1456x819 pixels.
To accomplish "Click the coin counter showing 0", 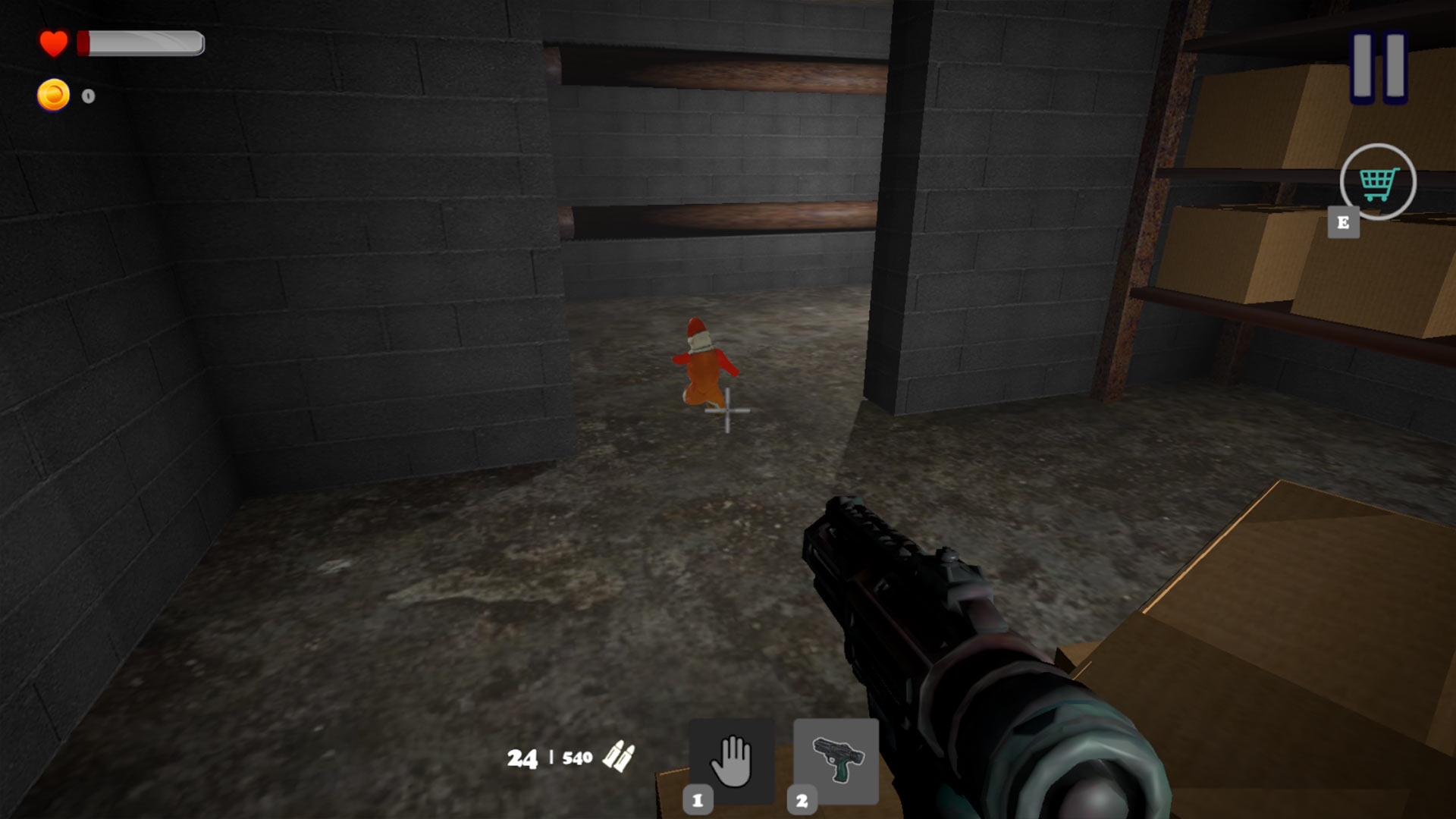I will pyautogui.click(x=89, y=96).
